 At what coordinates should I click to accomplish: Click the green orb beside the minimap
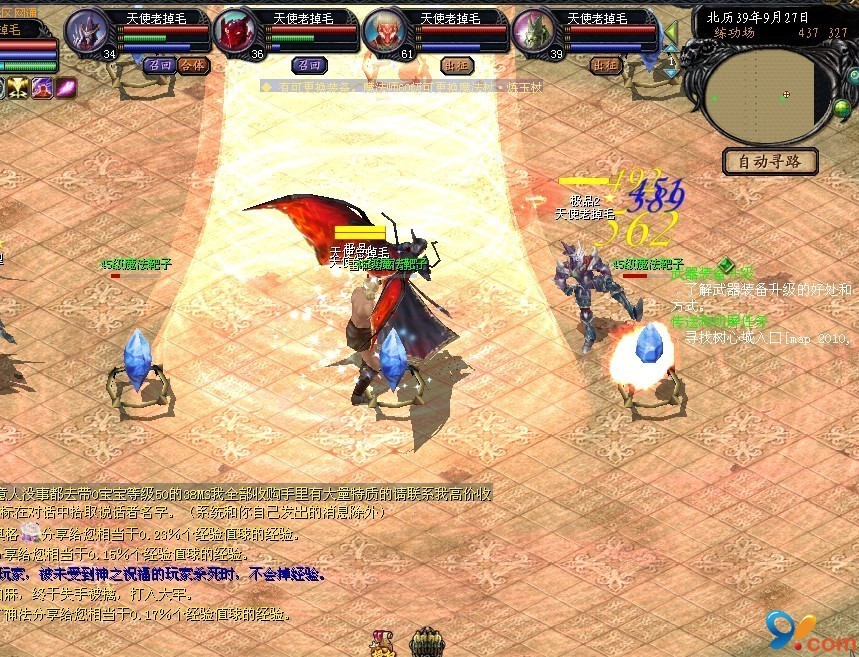[843, 109]
